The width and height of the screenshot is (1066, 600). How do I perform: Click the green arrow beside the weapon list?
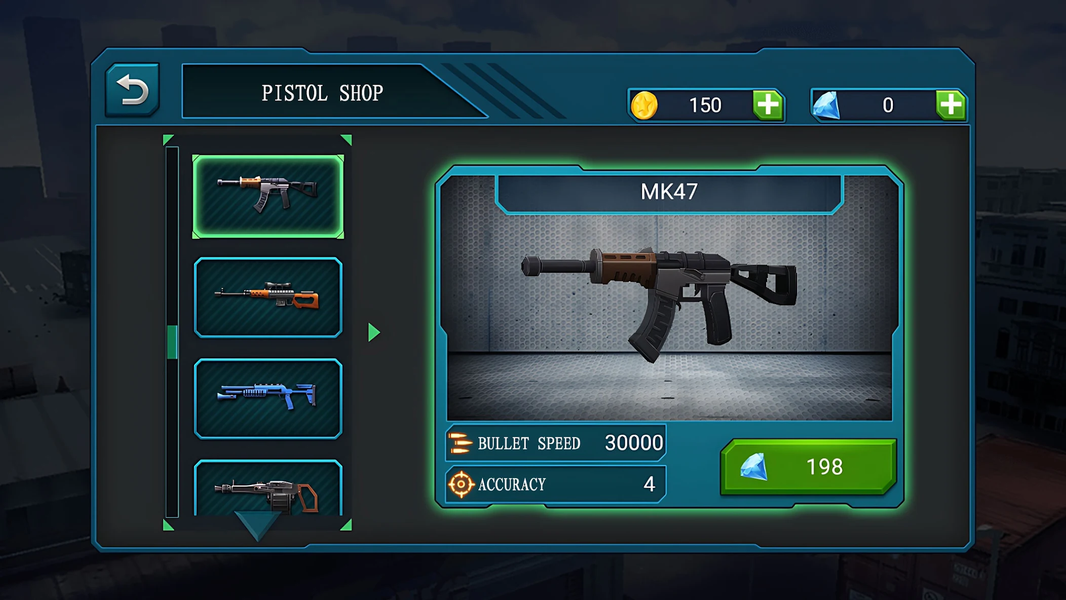pyautogui.click(x=374, y=332)
